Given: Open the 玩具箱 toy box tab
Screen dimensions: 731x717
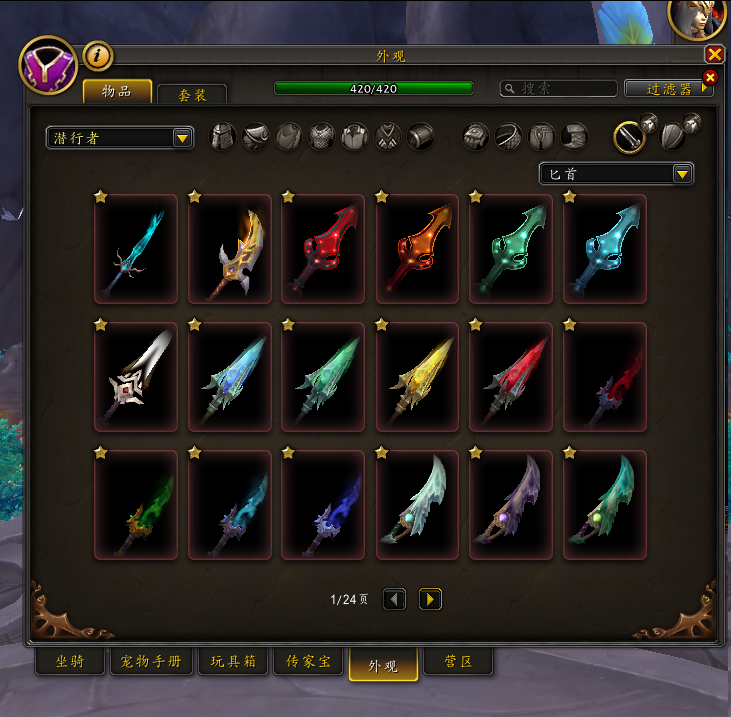Looking at the screenshot, I should (232, 663).
